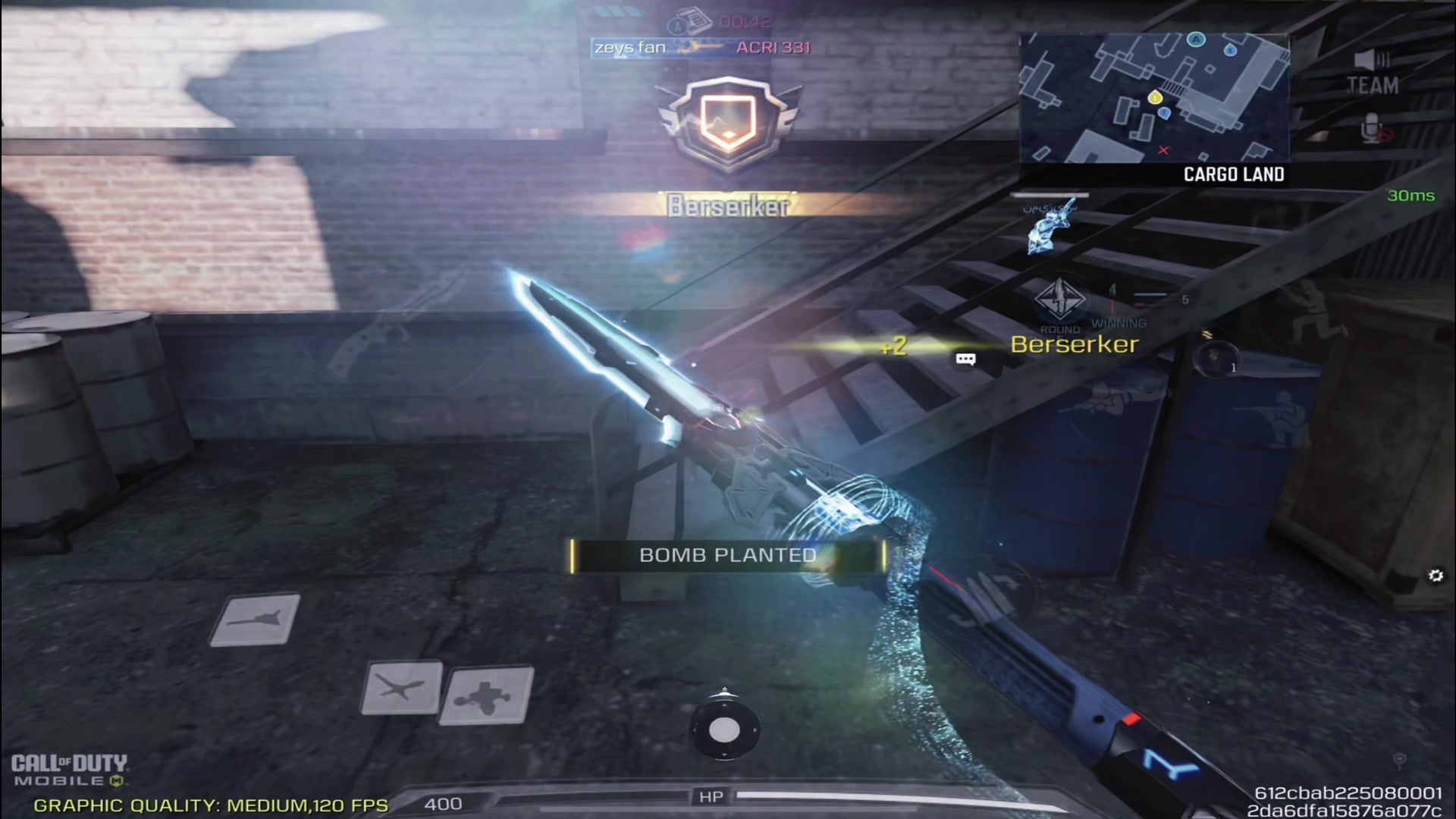Image resolution: width=1456 pixels, height=819 pixels.
Task: Open the settings gear icon
Action: coord(1436,576)
